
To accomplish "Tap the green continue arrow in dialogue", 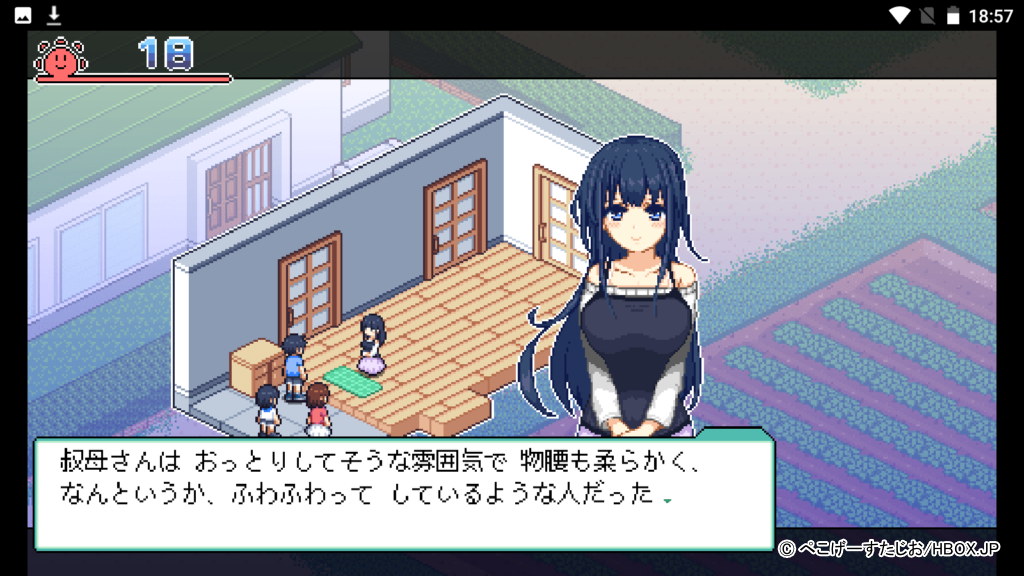I will (x=667, y=501).
